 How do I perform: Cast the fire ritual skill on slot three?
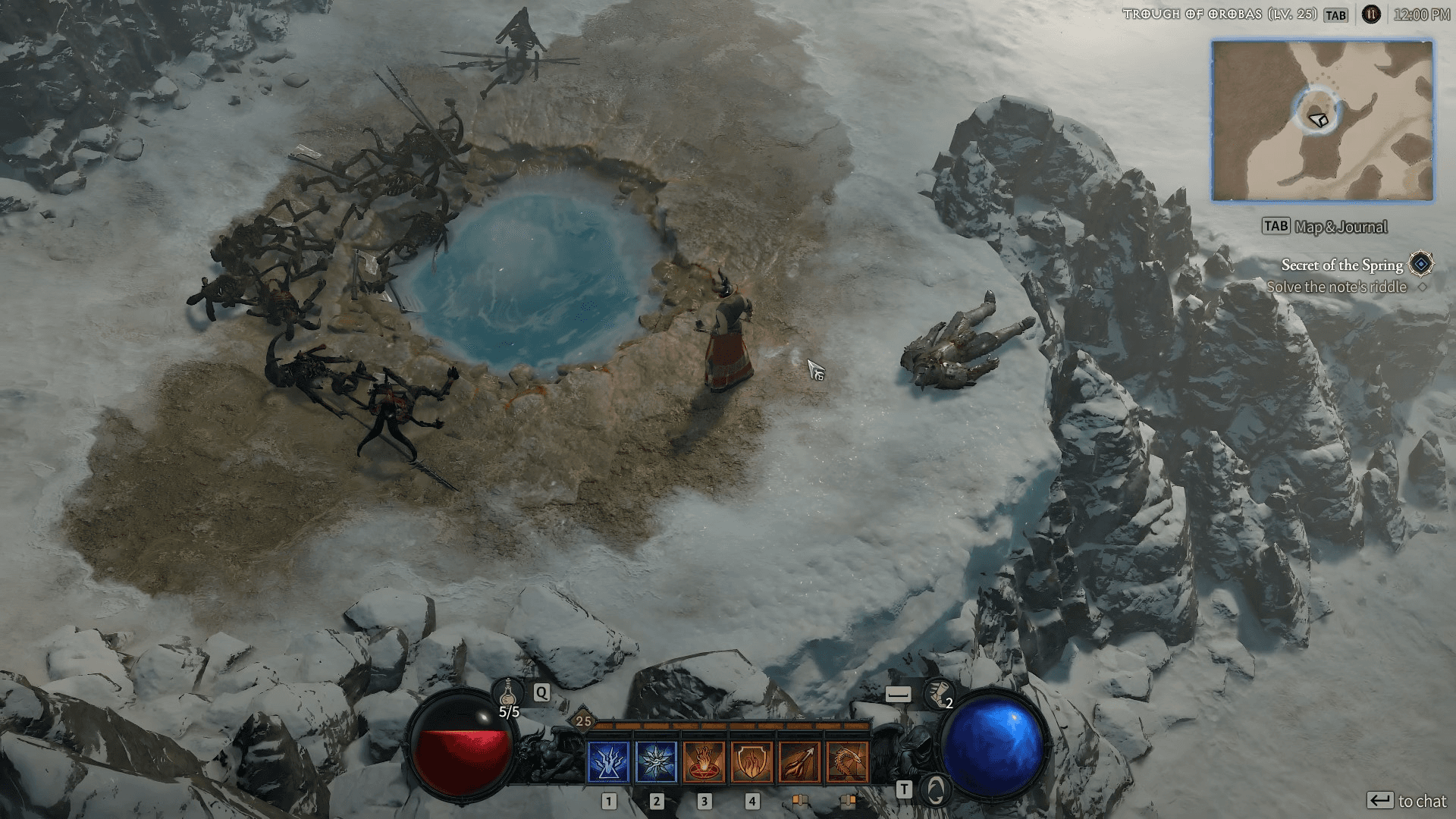(703, 762)
